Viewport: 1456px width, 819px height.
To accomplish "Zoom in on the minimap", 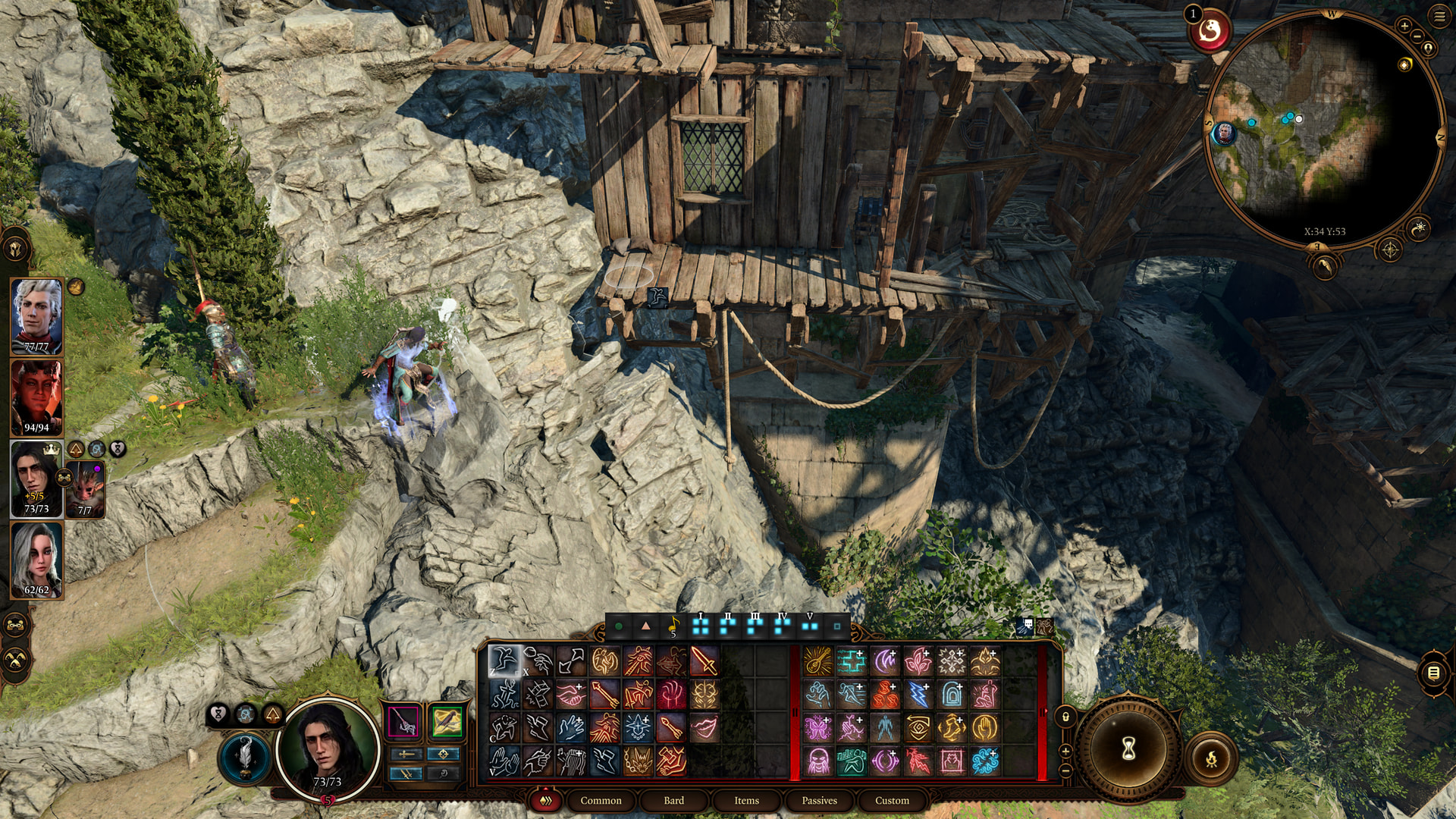I will (1404, 26).
